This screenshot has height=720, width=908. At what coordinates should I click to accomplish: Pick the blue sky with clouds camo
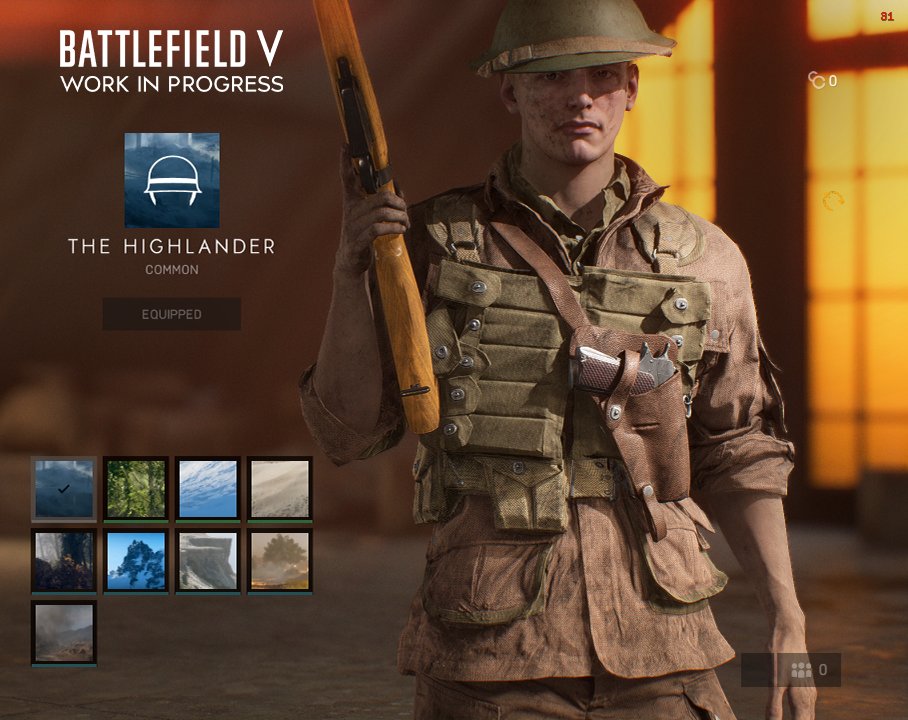click(208, 489)
